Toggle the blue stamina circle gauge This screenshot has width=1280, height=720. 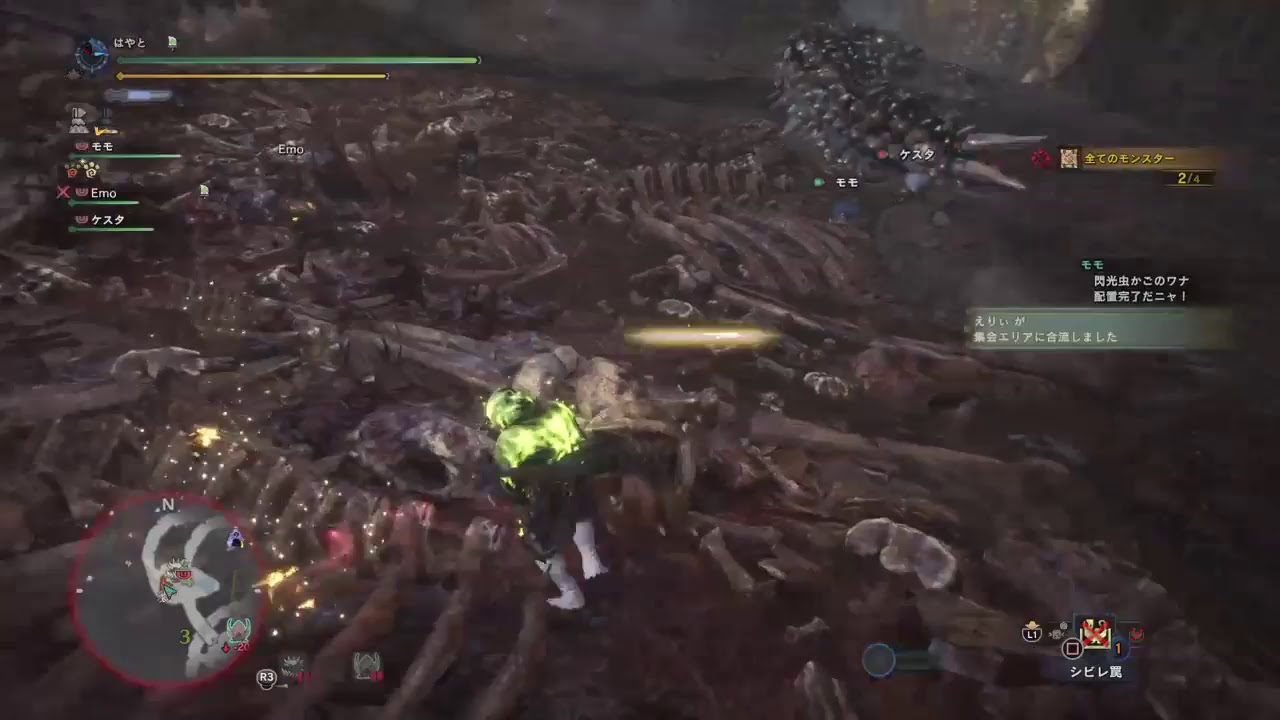point(880,658)
